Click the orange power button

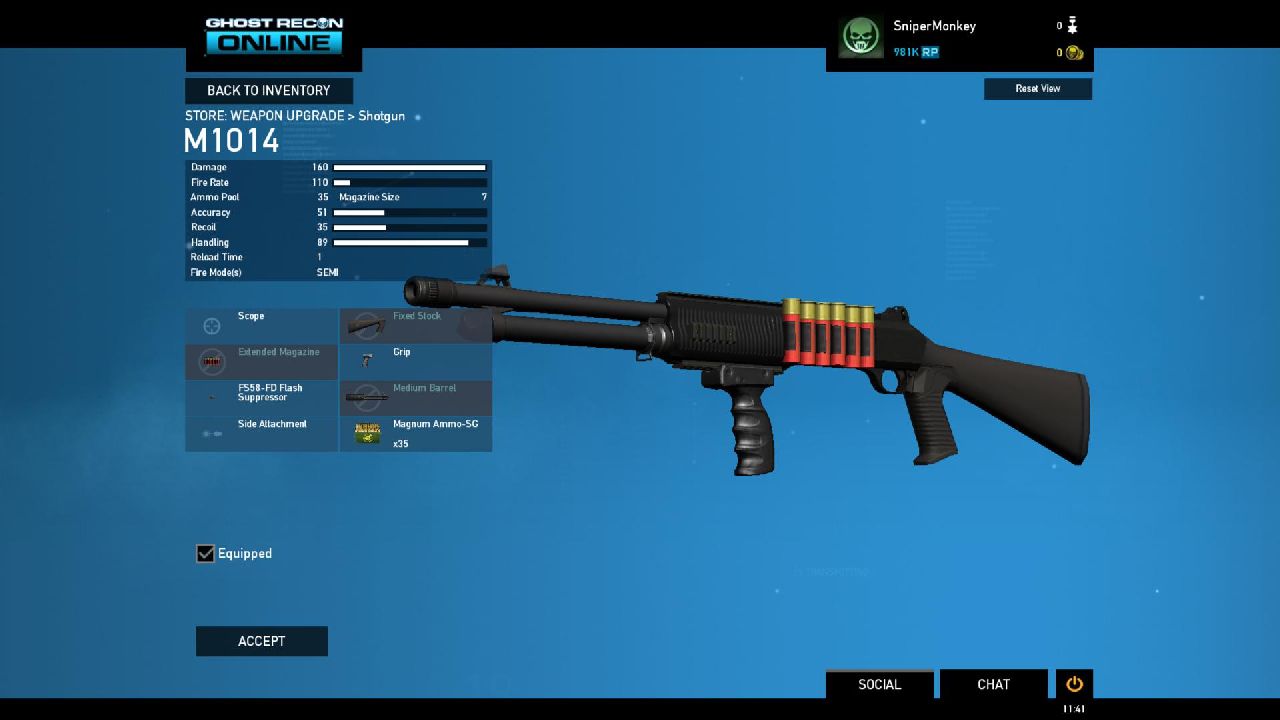pyautogui.click(x=1074, y=684)
